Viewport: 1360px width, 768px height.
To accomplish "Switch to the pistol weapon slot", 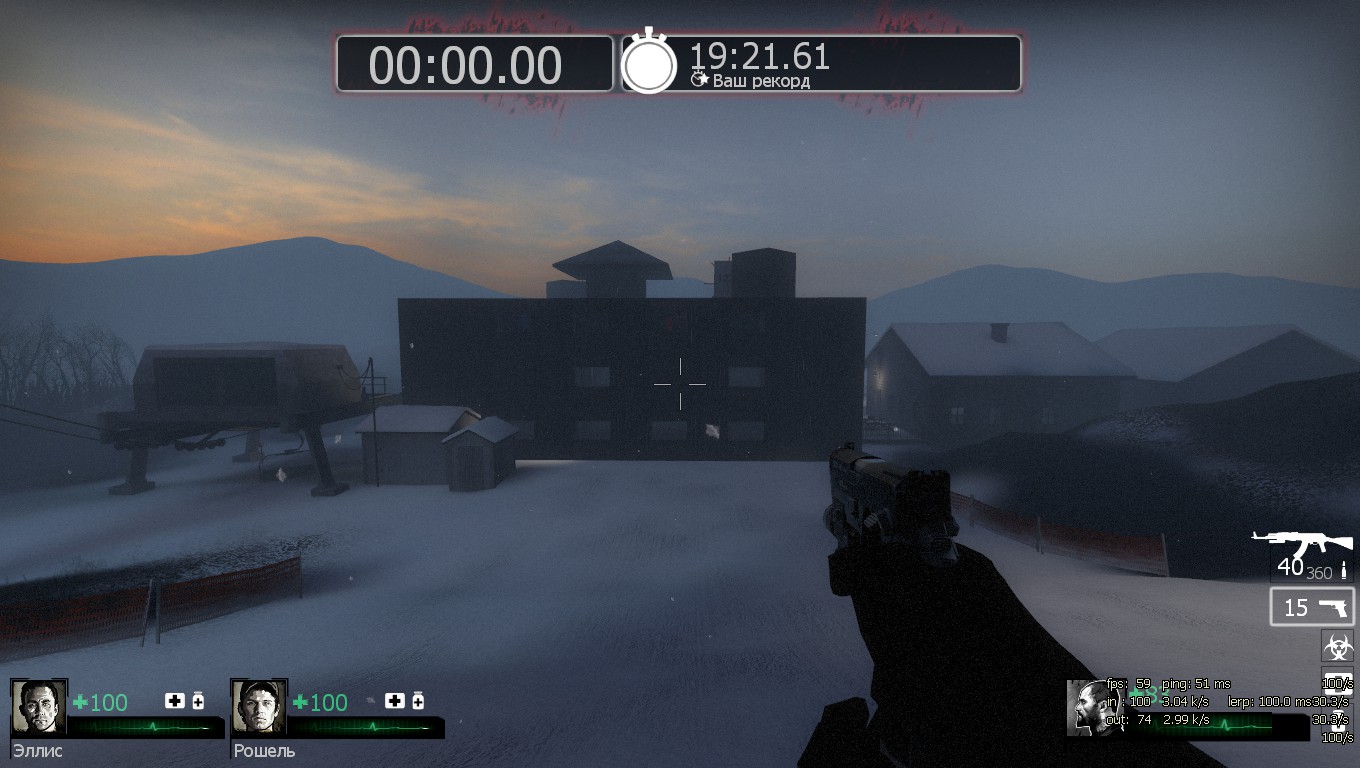I will click(x=1312, y=607).
